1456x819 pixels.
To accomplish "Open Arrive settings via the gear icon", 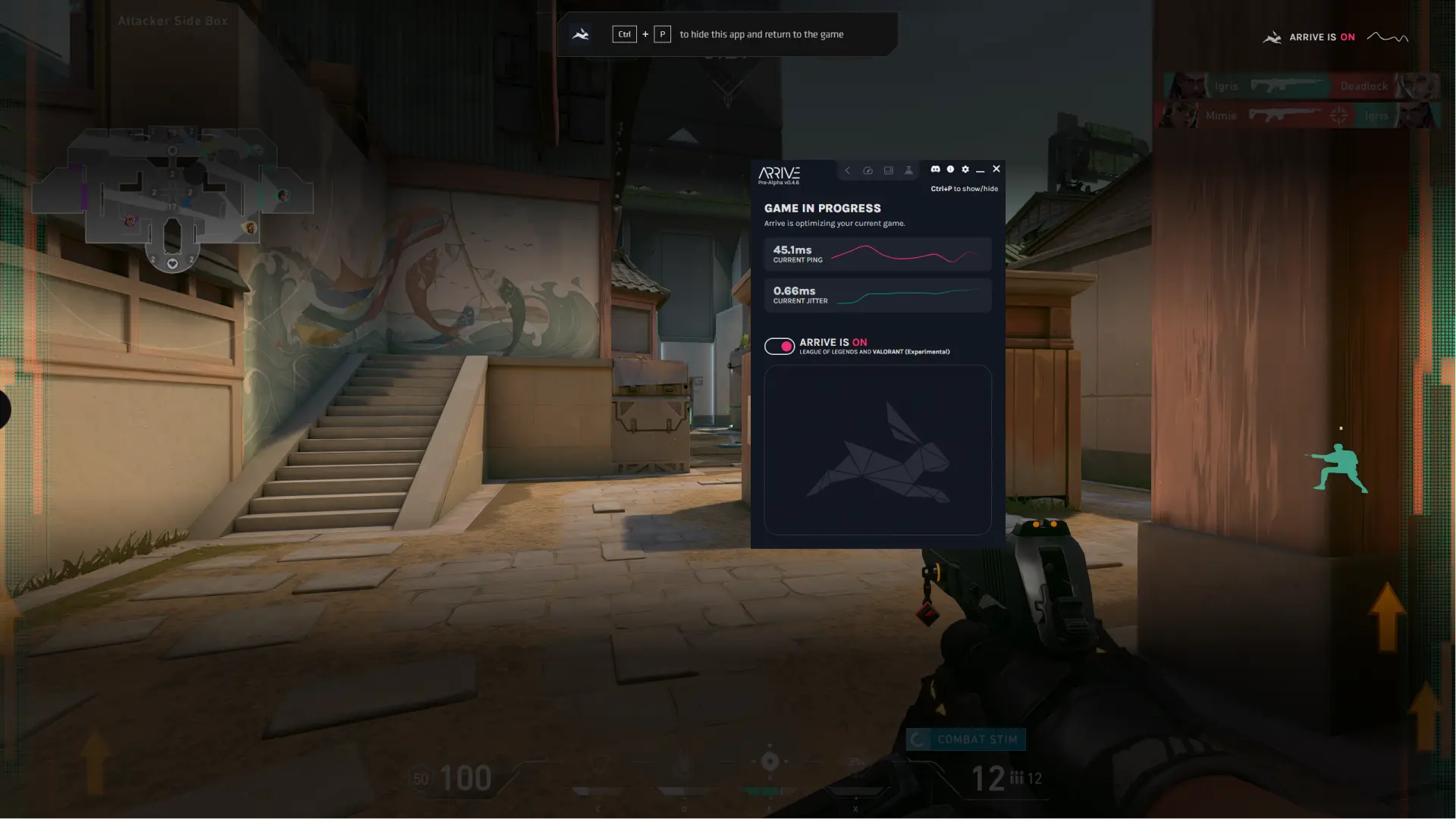I will pos(965,170).
